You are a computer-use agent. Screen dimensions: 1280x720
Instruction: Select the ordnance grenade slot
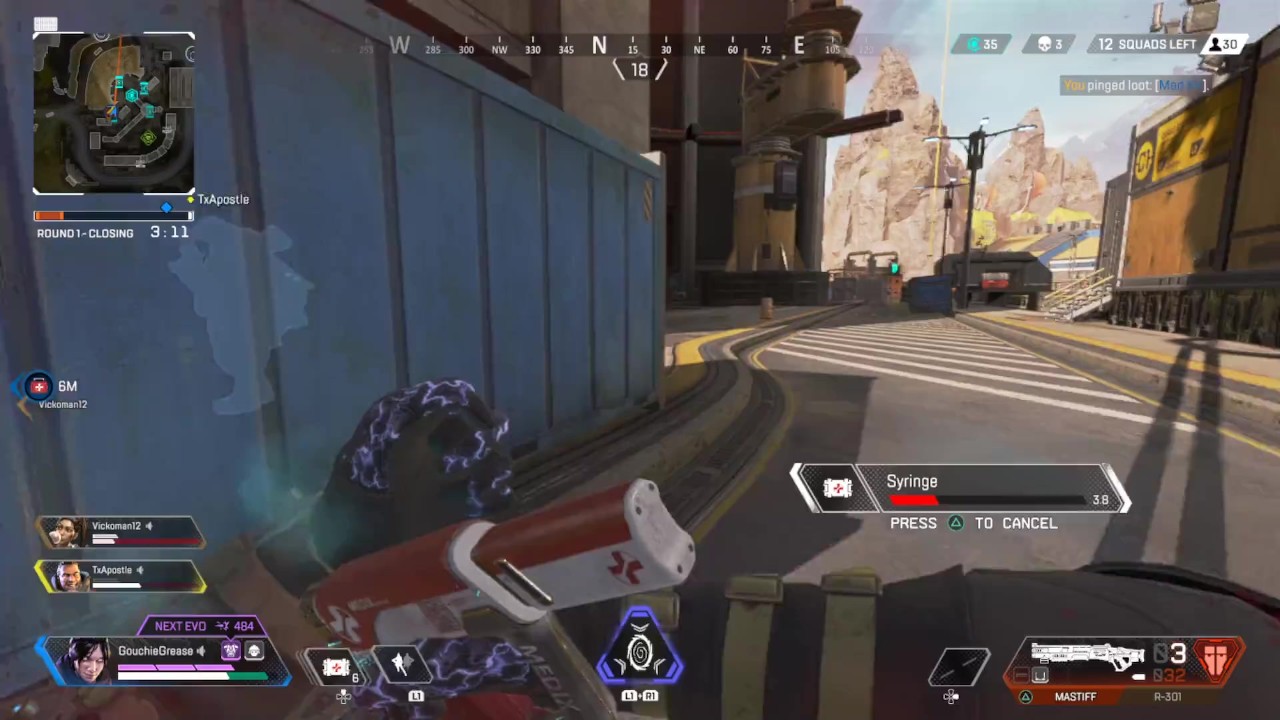pyautogui.click(x=958, y=667)
